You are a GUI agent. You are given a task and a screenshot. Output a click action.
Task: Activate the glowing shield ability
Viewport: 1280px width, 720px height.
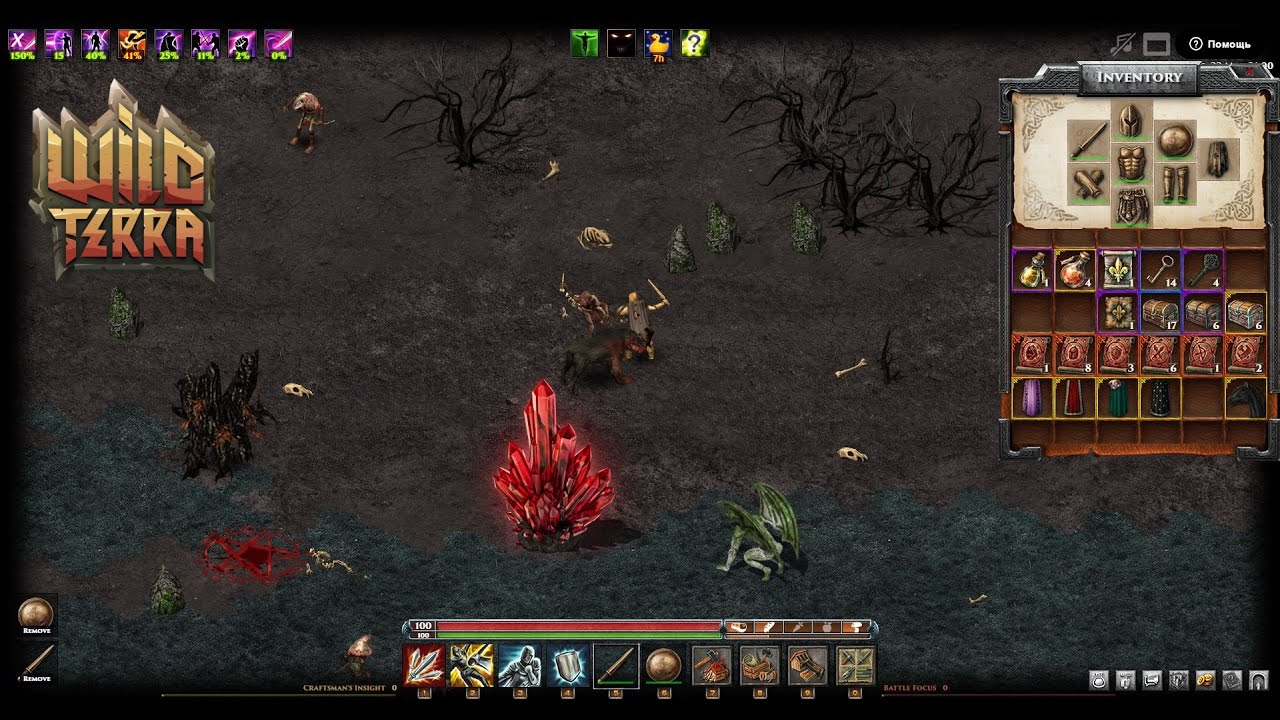[x=567, y=665]
